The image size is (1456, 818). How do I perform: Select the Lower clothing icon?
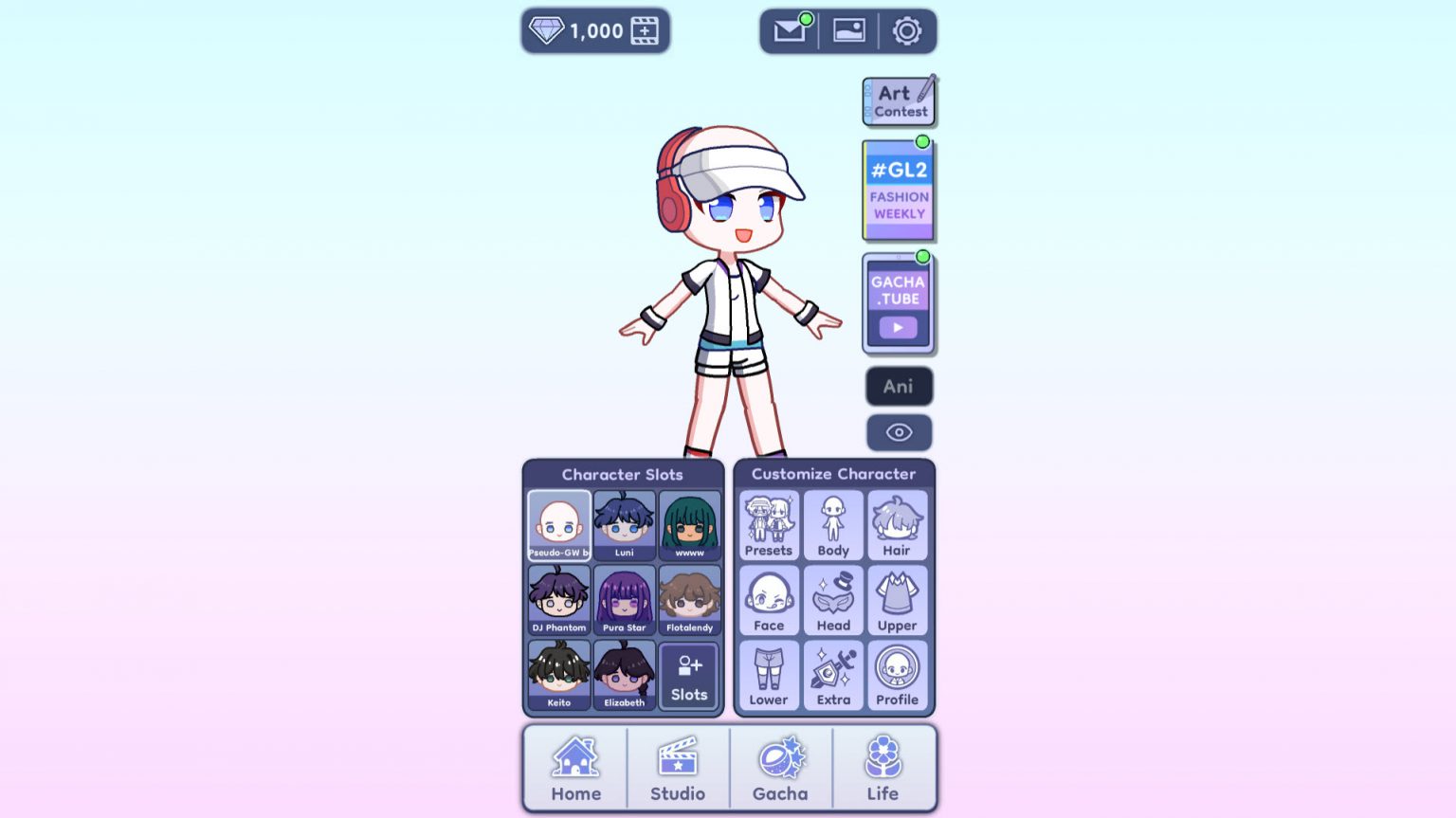(x=768, y=673)
